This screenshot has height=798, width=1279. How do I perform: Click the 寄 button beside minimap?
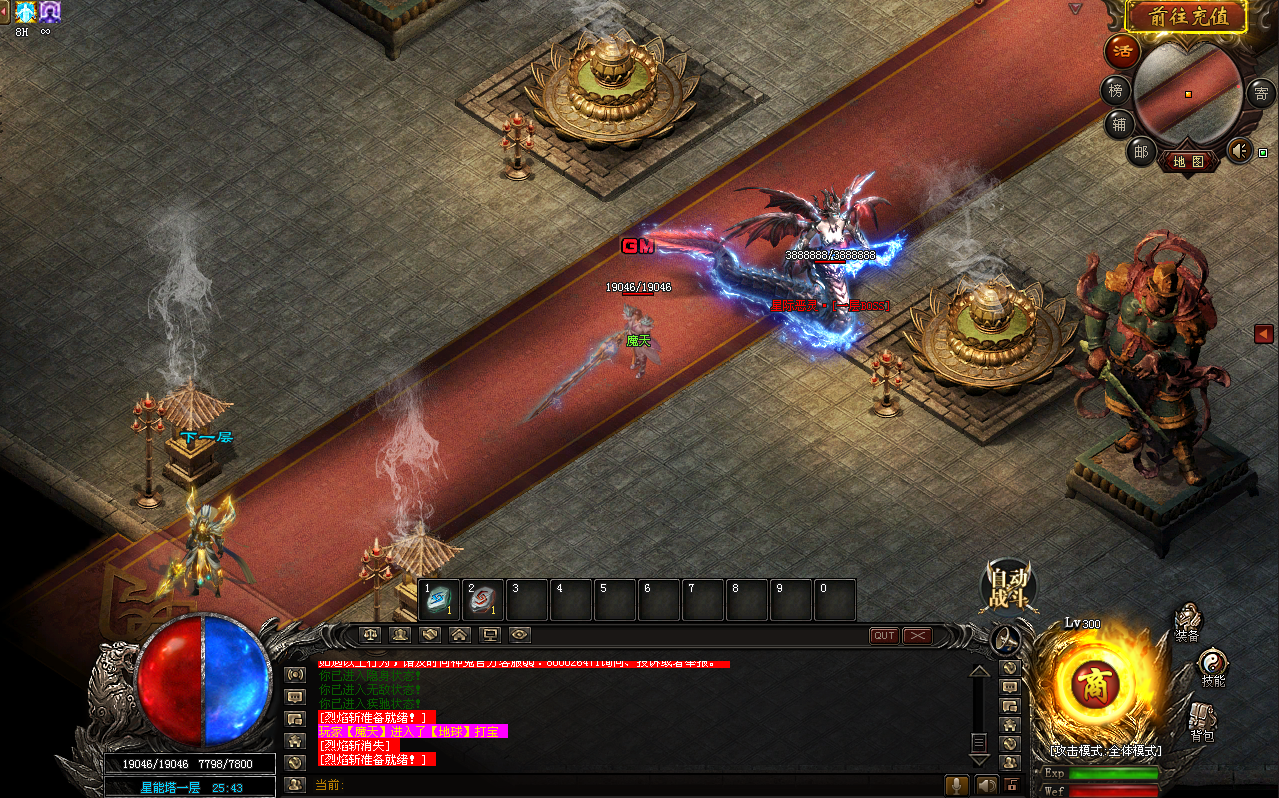click(x=1261, y=94)
